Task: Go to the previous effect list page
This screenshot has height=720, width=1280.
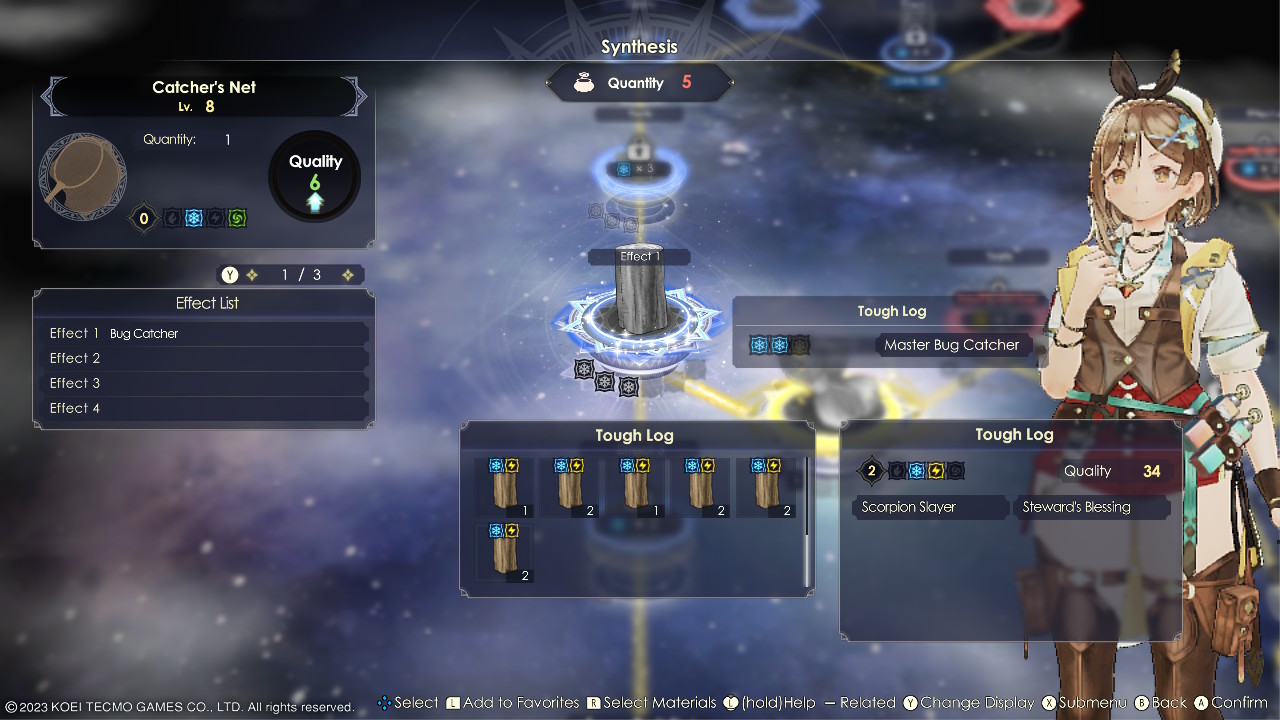Action: coord(252,275)
